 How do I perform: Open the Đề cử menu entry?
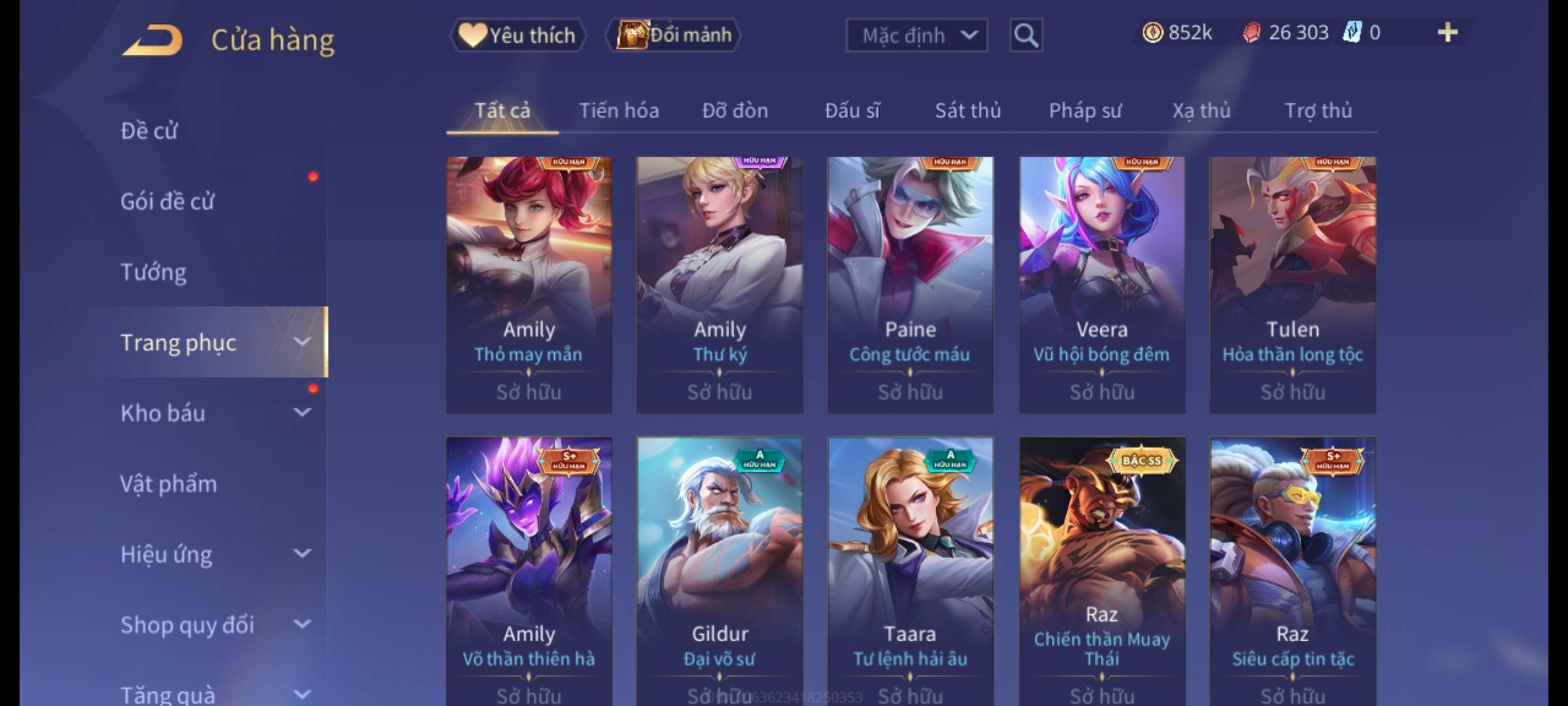149,131
